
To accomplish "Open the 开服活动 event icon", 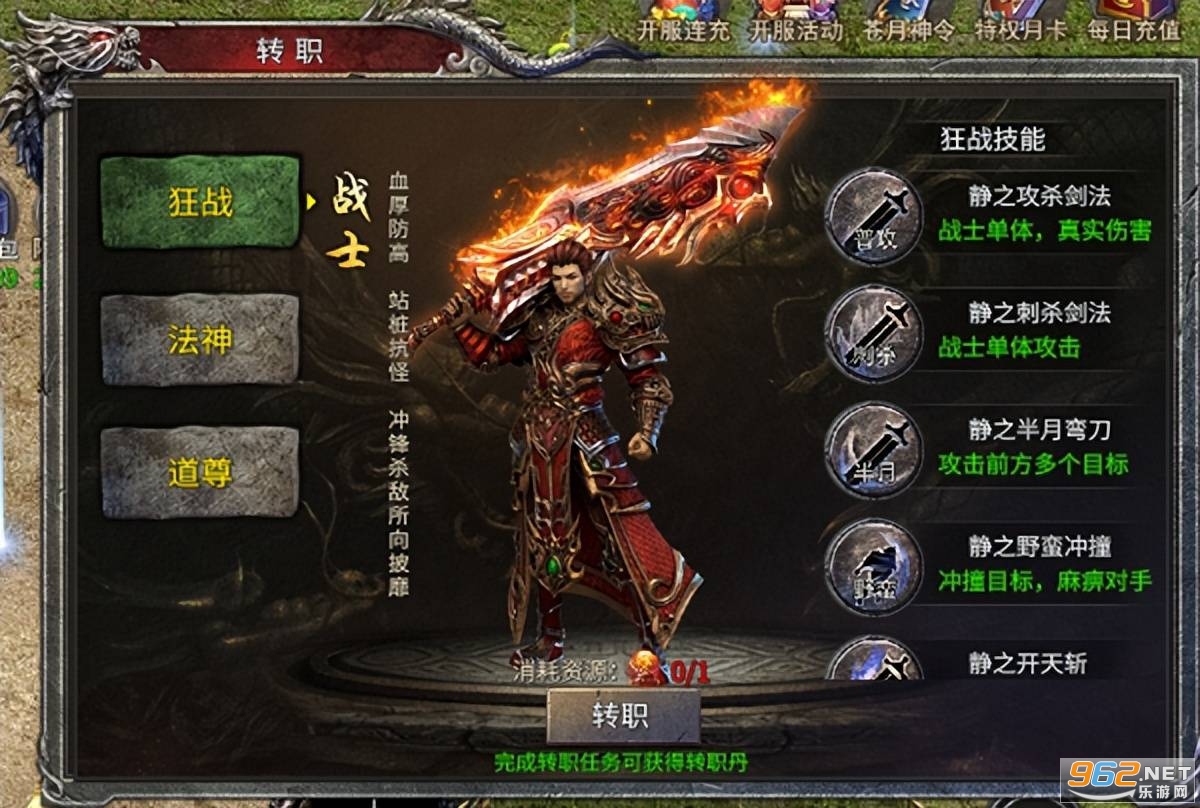I will click(x=795, y=20).
